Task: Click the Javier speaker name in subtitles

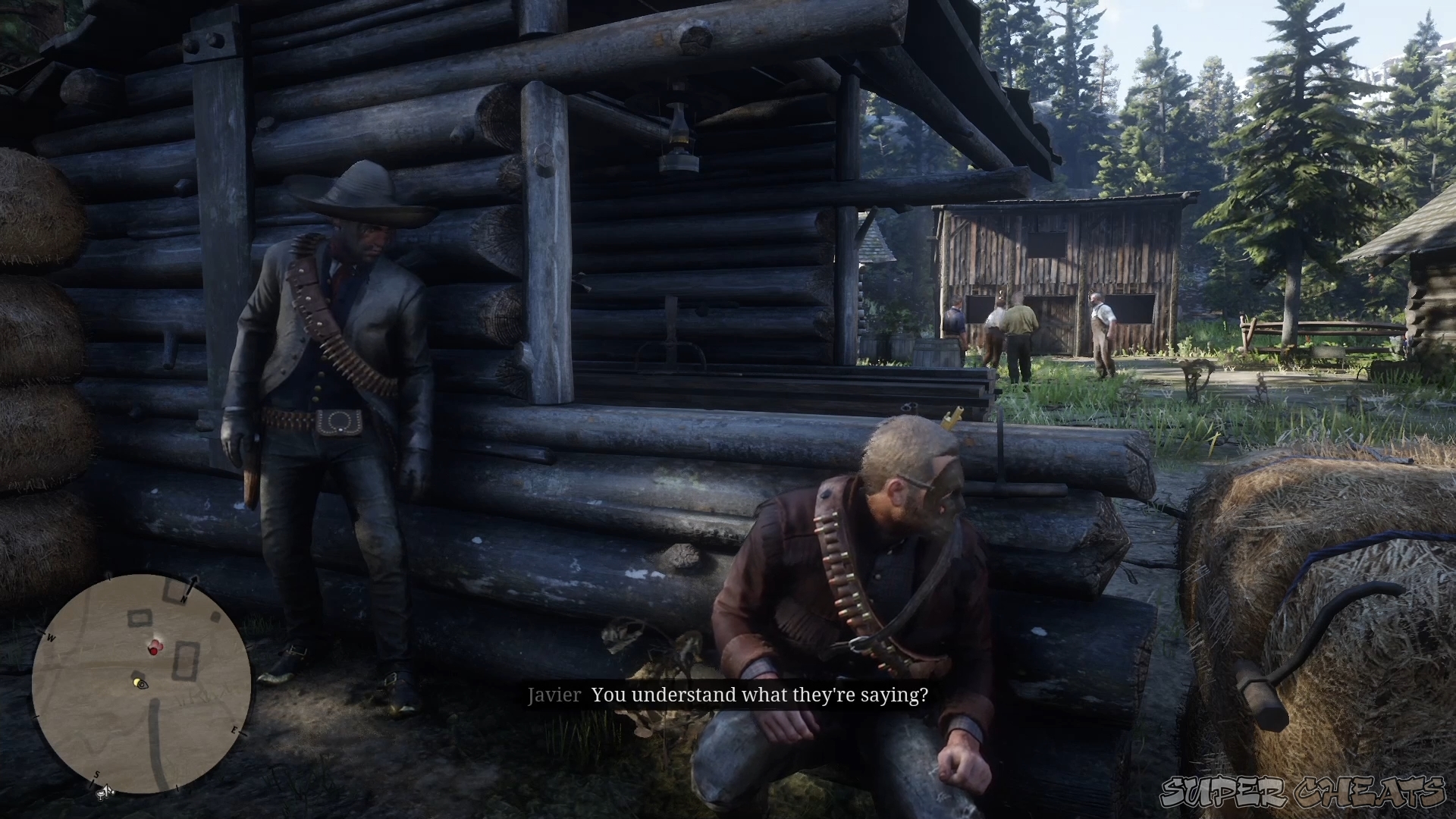Action: pyautogui.click(x=556, y=695)
